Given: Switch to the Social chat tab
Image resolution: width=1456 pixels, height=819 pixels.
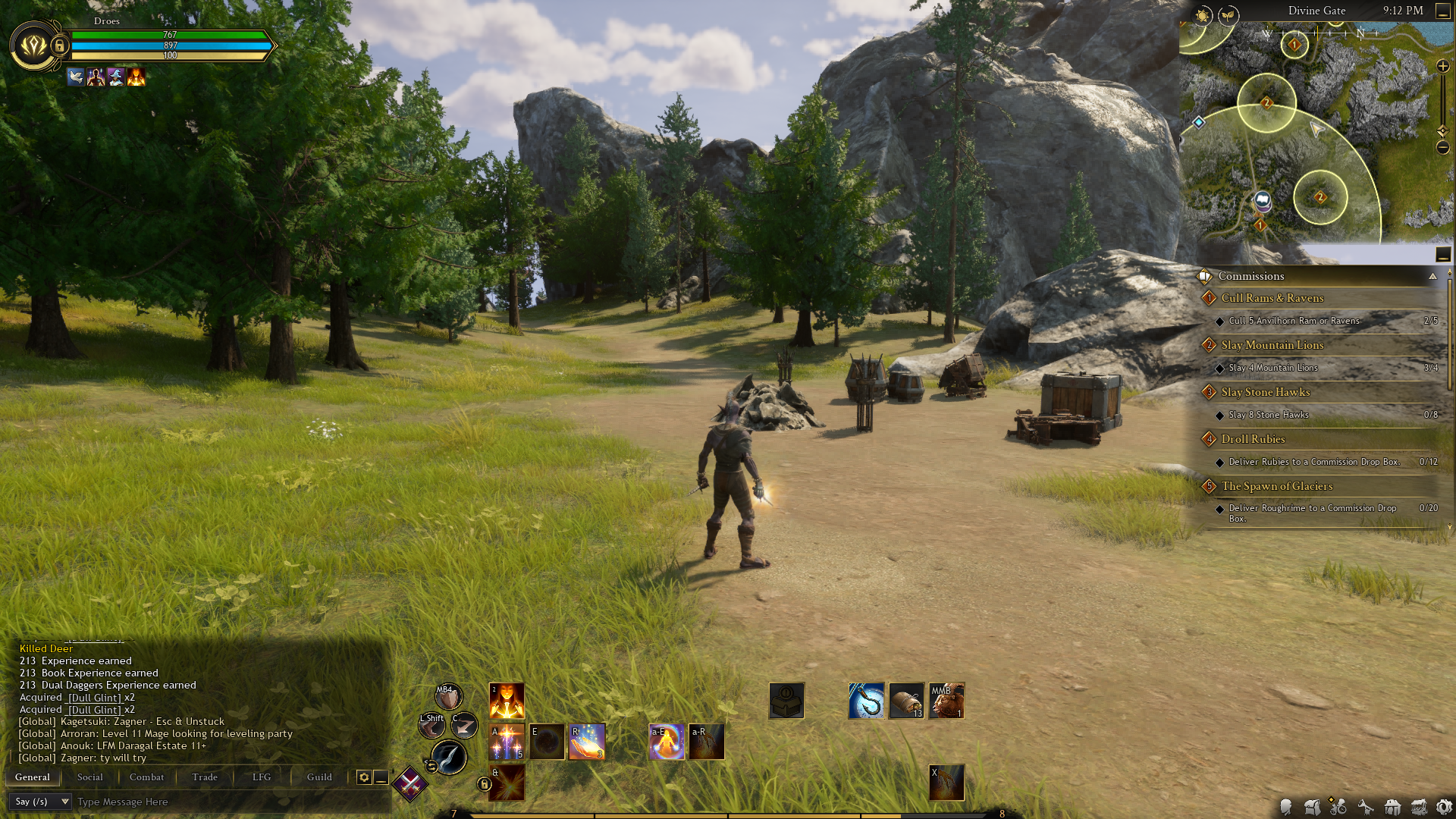Looking at the screenshot, I should 89,777.
